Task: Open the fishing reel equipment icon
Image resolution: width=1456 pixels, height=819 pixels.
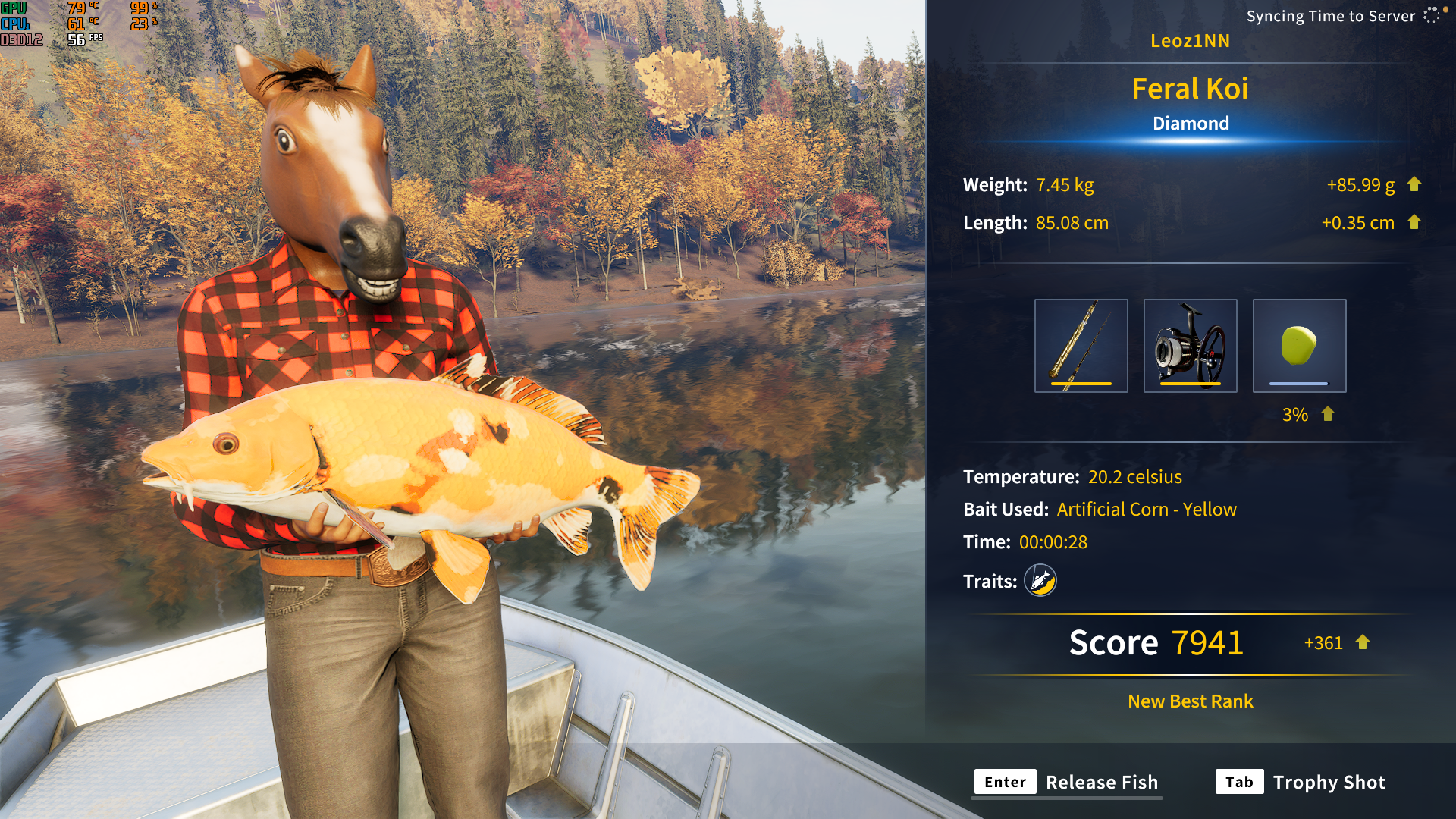Action: coord(1191,345)
